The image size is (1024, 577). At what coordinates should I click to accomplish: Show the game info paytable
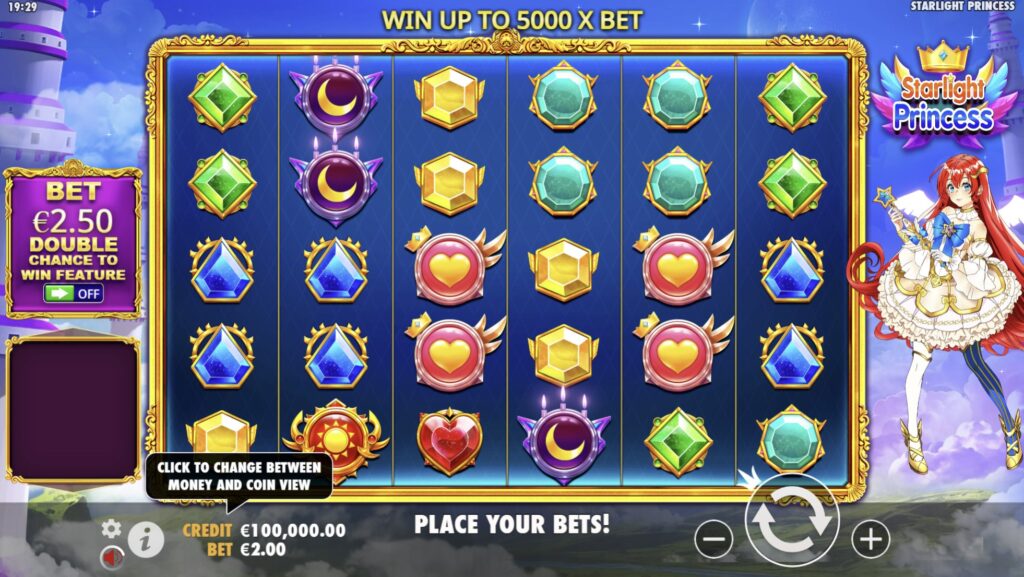(x=146, y=540)
